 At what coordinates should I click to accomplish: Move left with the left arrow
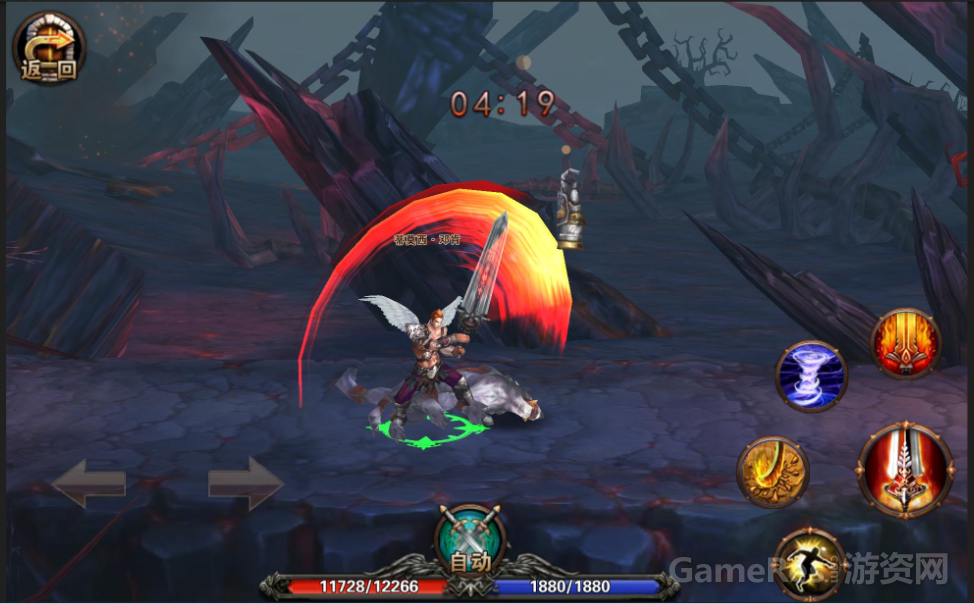pyautogui.click(x=88, y=484)
